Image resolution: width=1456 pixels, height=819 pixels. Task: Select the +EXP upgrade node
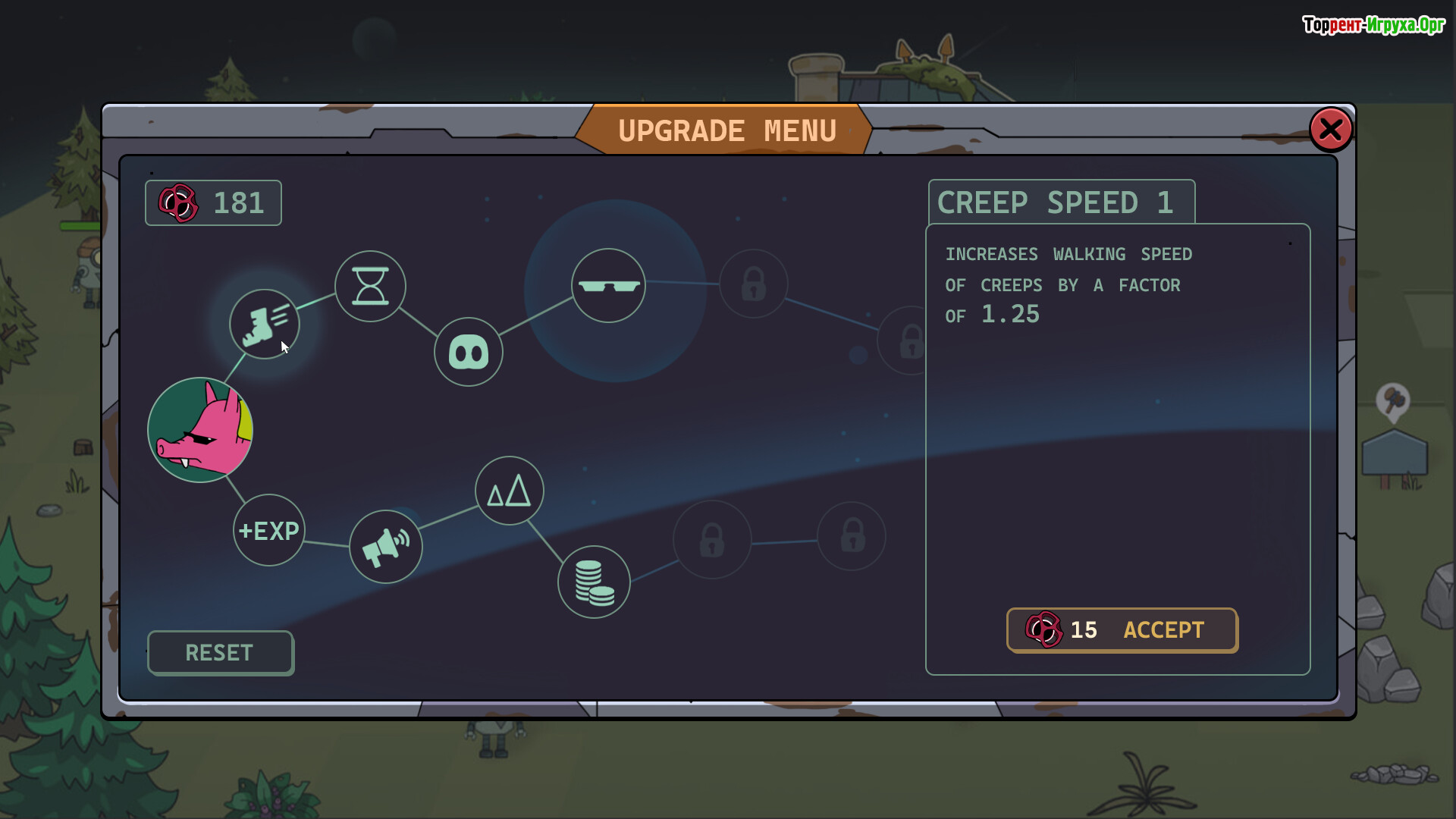[x=269, y=530]
